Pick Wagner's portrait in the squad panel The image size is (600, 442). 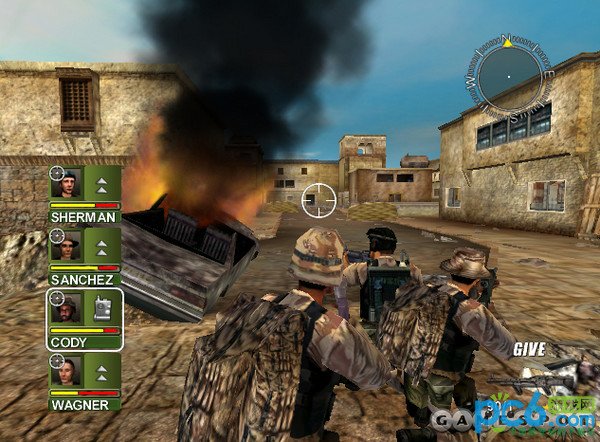pyautogui.click(x=68, y=371)
